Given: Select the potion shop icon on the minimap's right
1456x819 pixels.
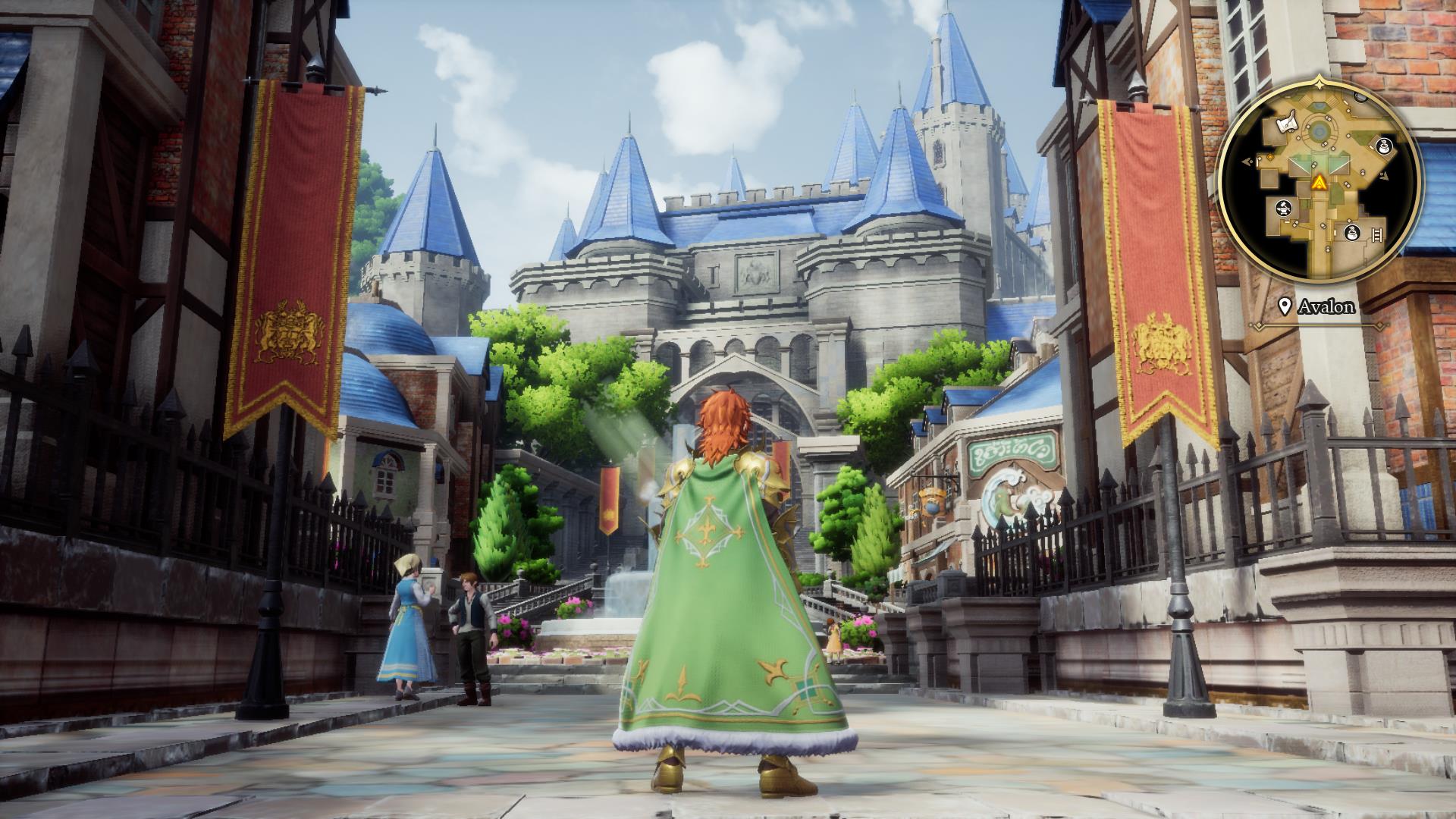Looking at the screenshot, I should (1383, 146).
